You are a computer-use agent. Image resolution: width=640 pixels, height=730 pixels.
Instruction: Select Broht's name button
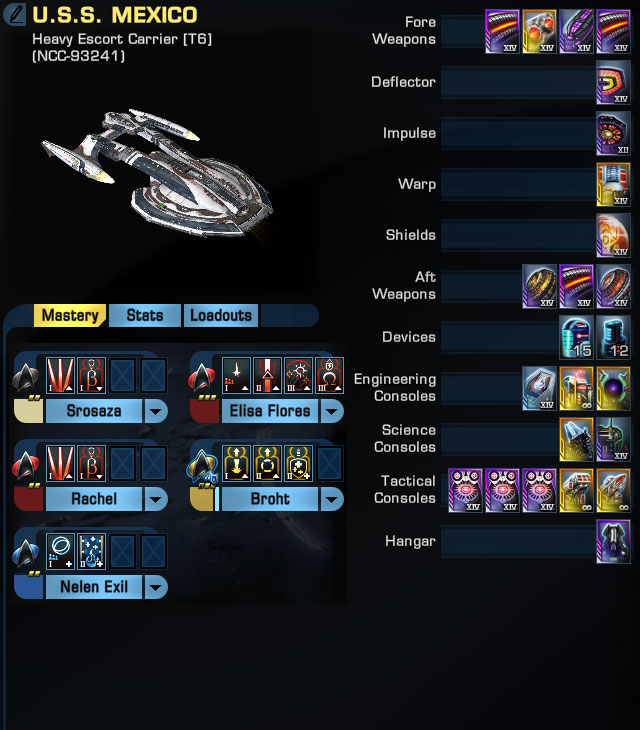[x=269, y=499]
